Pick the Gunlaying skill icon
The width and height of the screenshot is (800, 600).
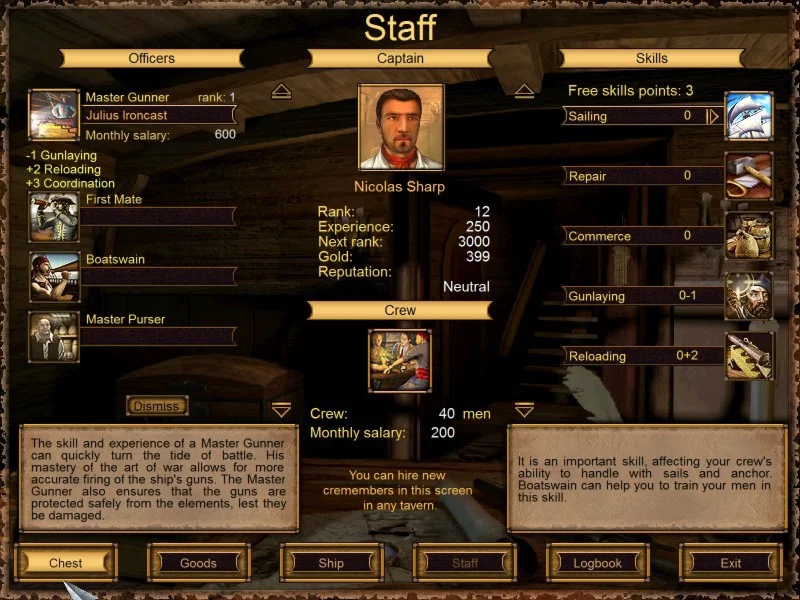point(749,296)
